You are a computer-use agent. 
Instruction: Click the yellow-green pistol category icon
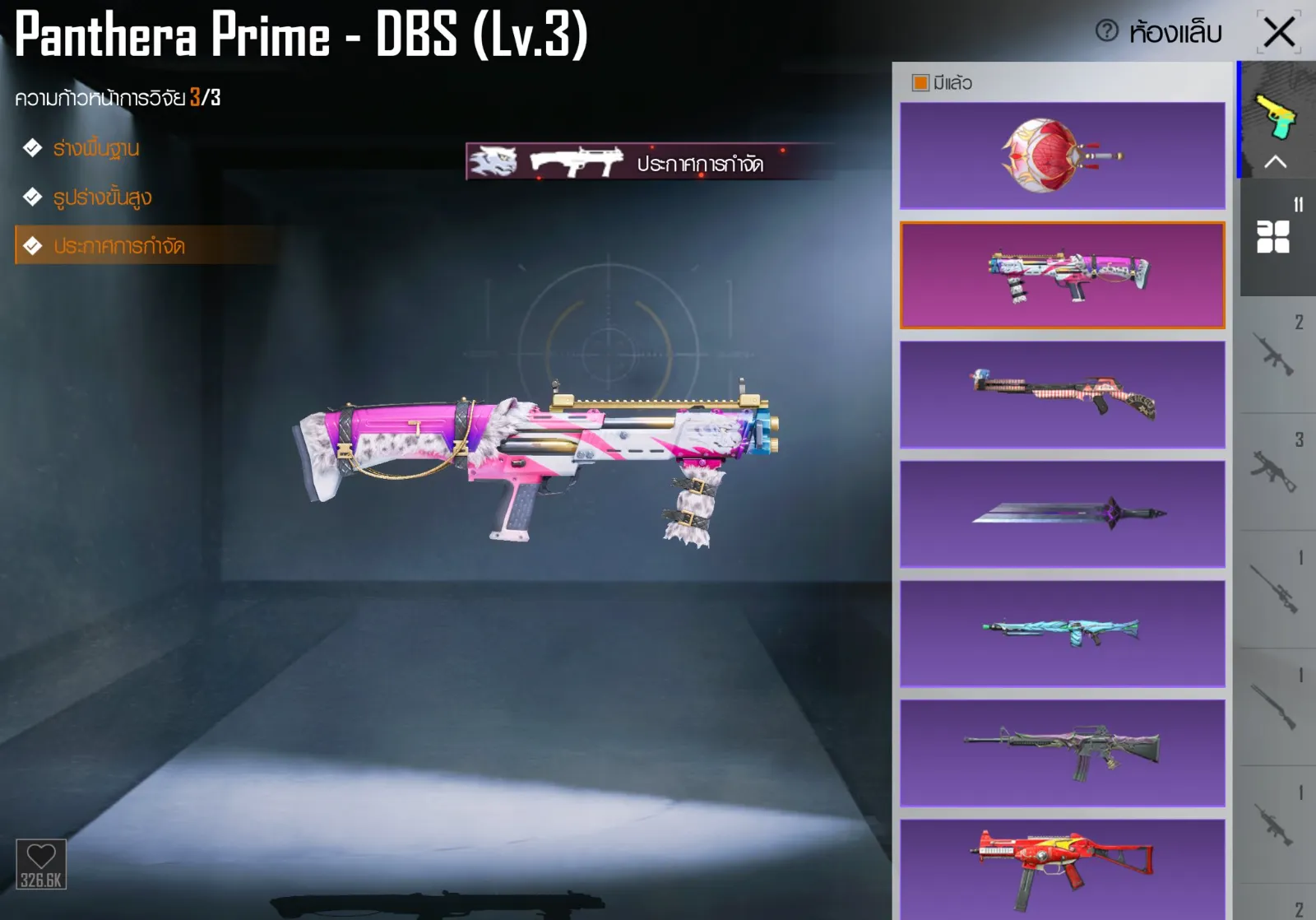pyautogui.click(x=1276, y=117)
